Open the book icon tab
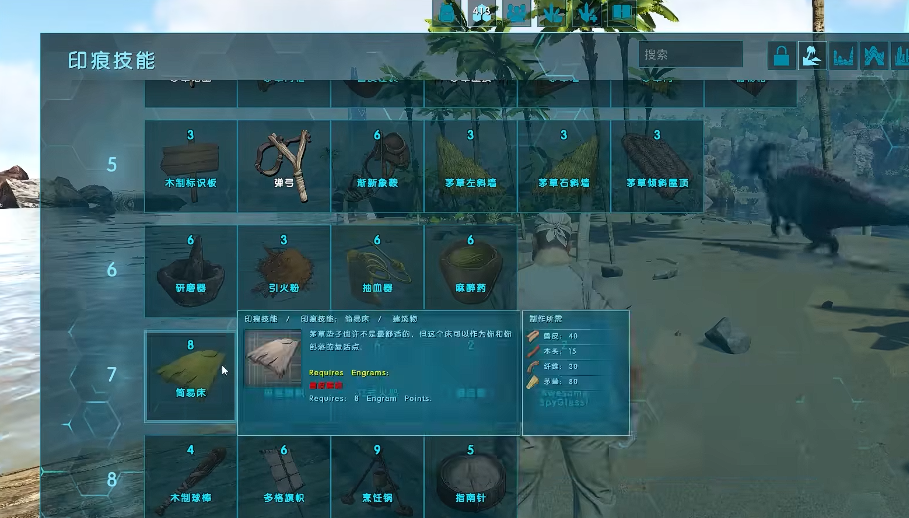The height and width of the screenshot is (518, 909). [x=622, y=13]
